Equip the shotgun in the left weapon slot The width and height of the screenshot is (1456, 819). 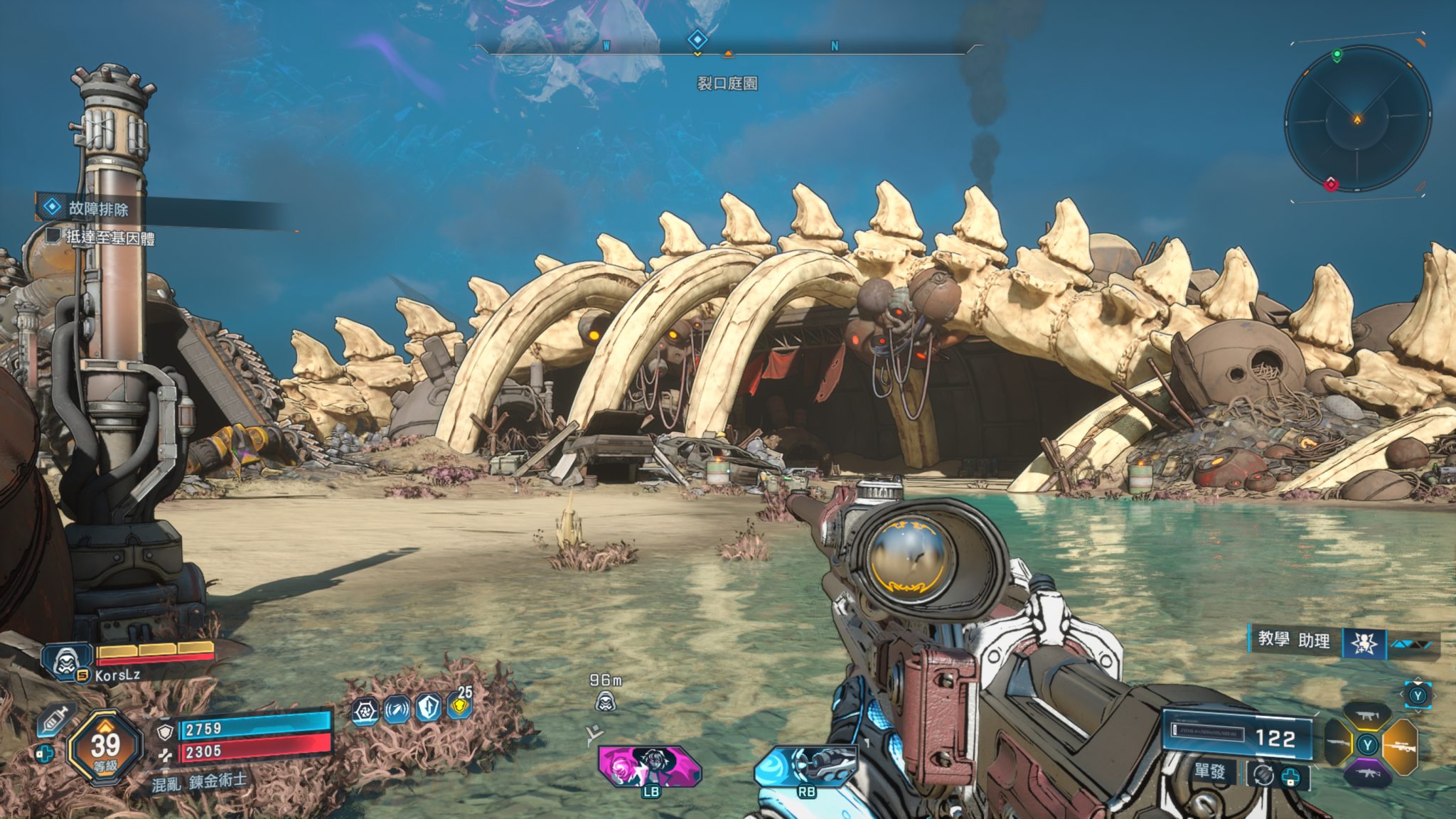pyautogui.click(x=1338, y=746)
